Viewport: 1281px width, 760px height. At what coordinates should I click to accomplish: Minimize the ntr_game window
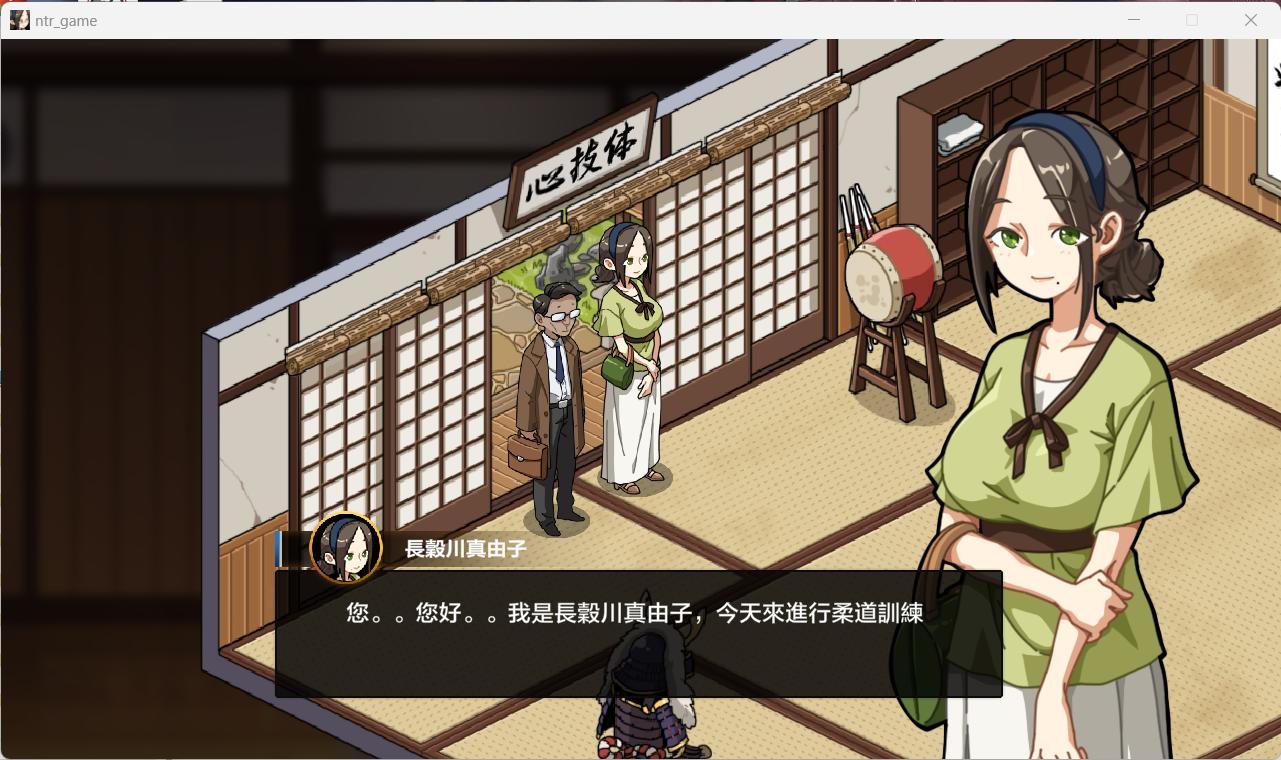tap(1134, 20)
